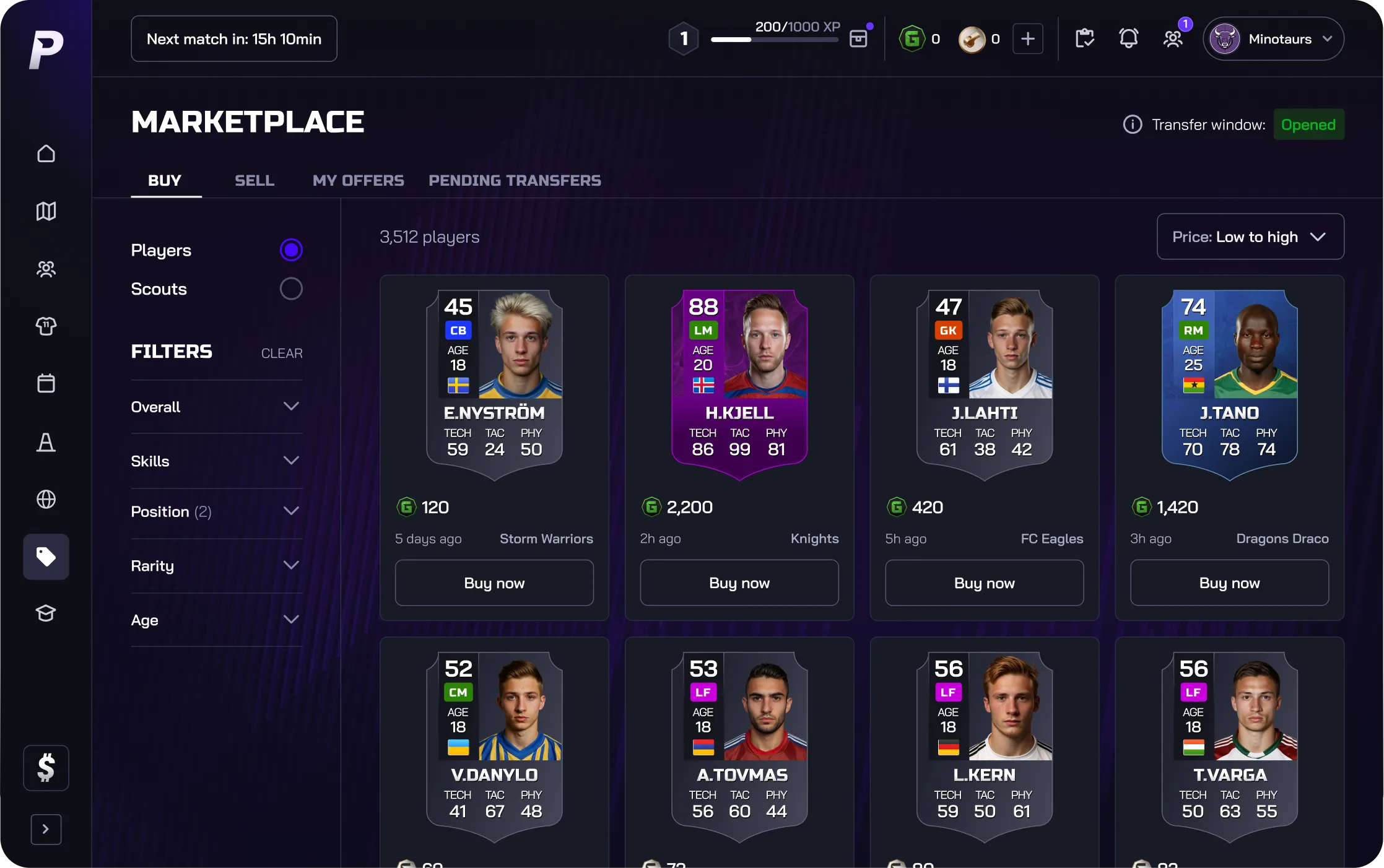Viewport: 1384px width, 868px height.
Task: Buy E.Nyström for 120 now
Action: click(494, 583)
